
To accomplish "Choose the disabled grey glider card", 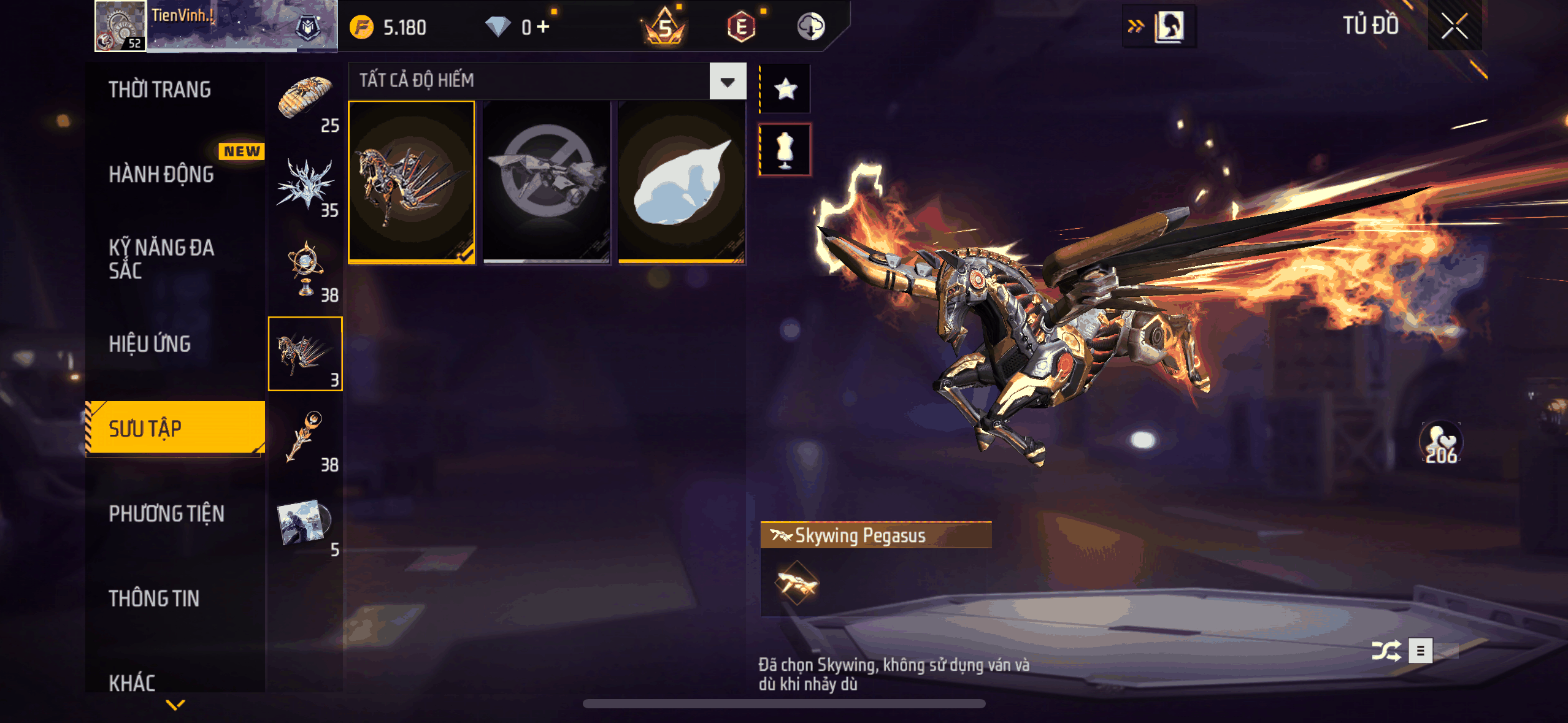I will (546, 182).
